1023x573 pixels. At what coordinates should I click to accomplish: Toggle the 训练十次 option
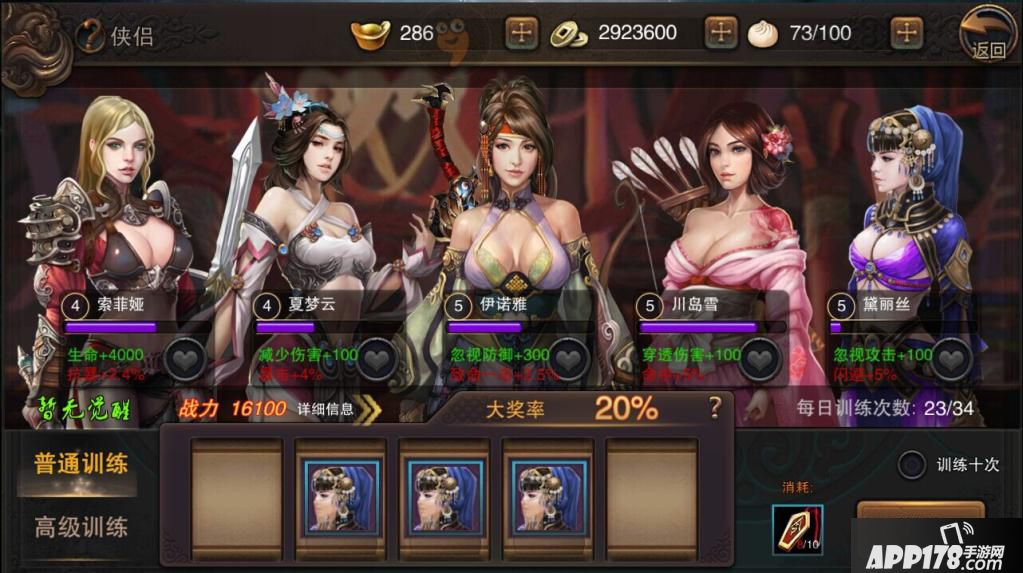click(x=911, y=465)
